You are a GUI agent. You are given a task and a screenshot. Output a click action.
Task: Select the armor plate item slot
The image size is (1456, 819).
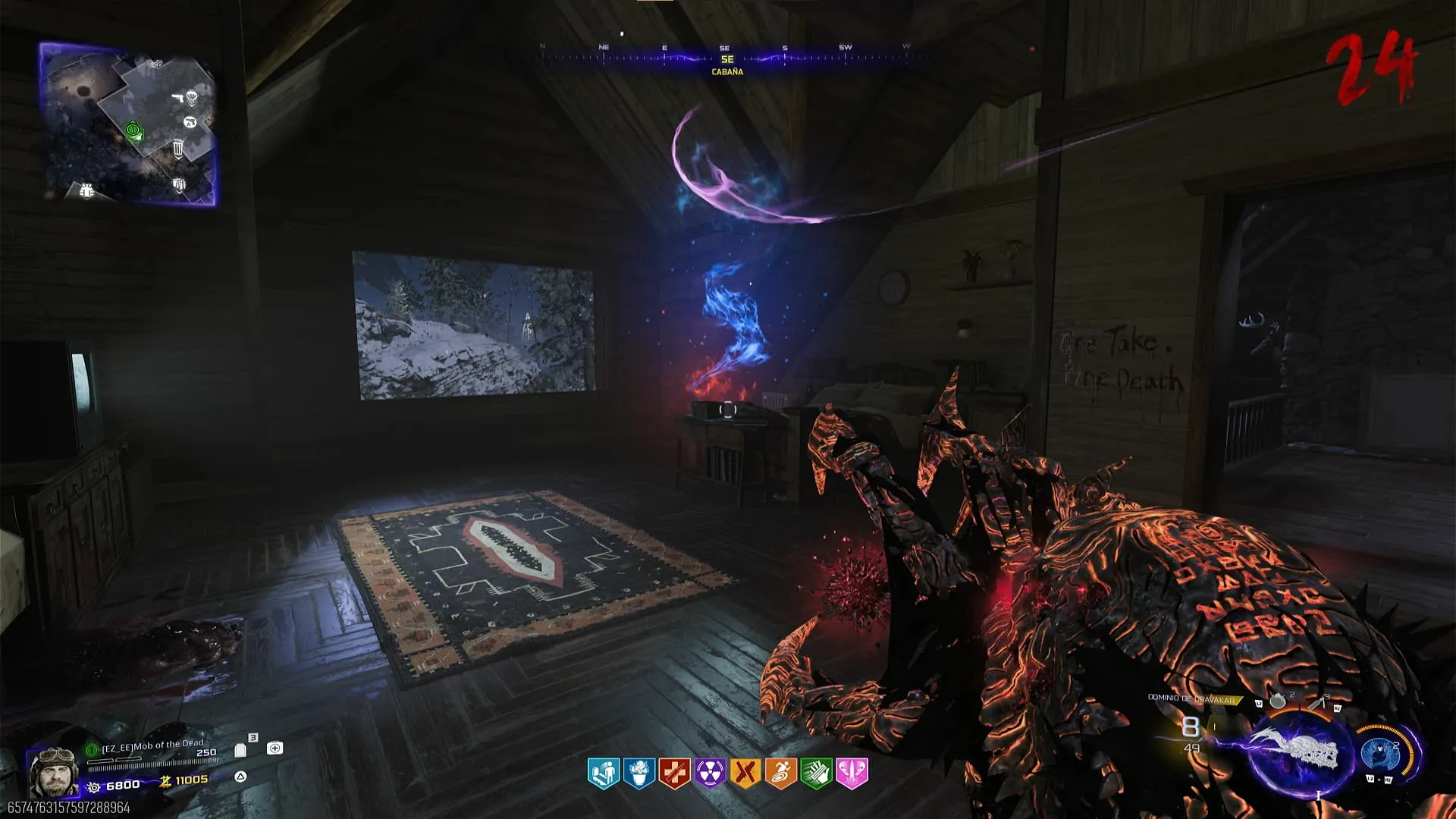240,750
